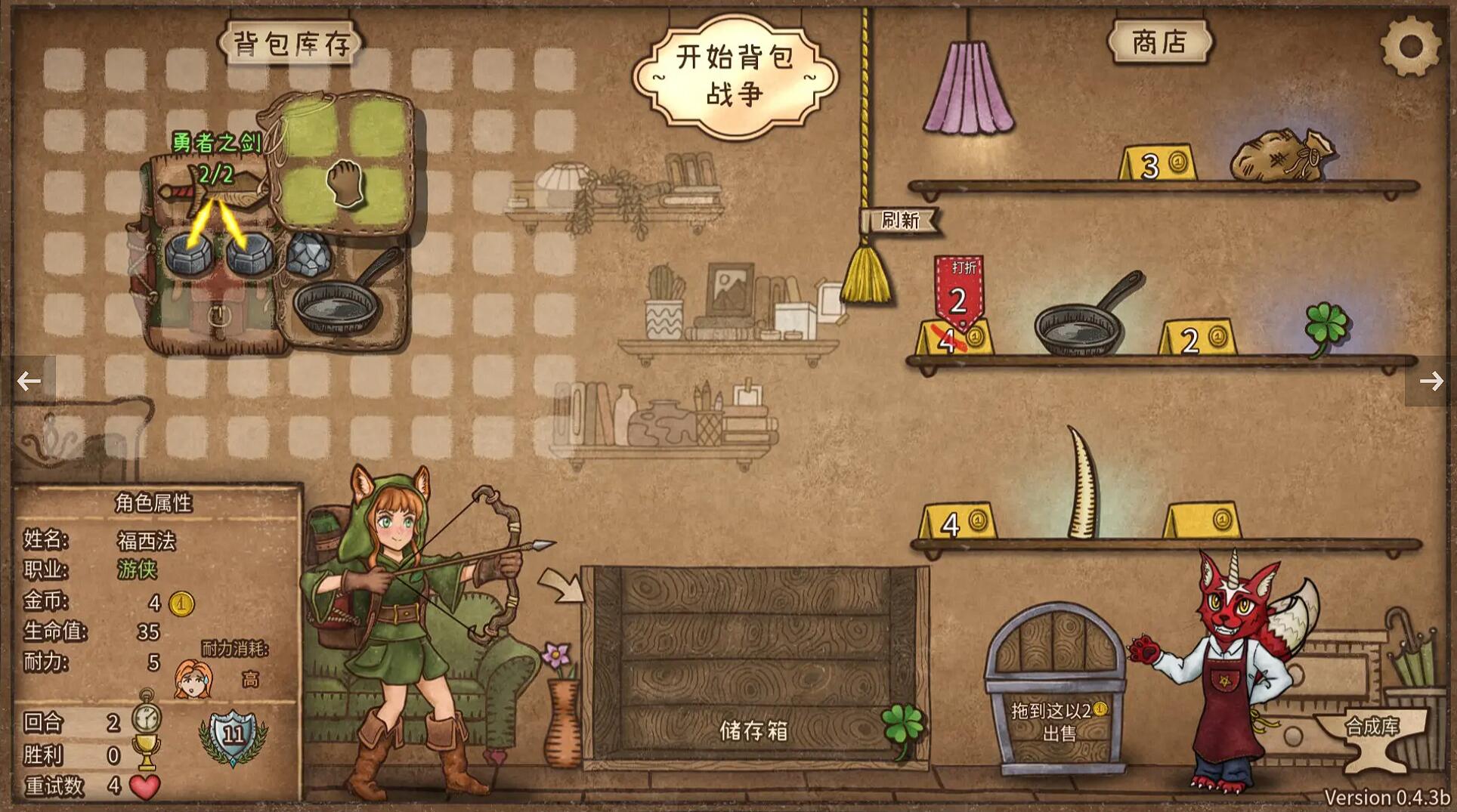
Task: Open the gear settings menu
Action: tap(1410, 47)
